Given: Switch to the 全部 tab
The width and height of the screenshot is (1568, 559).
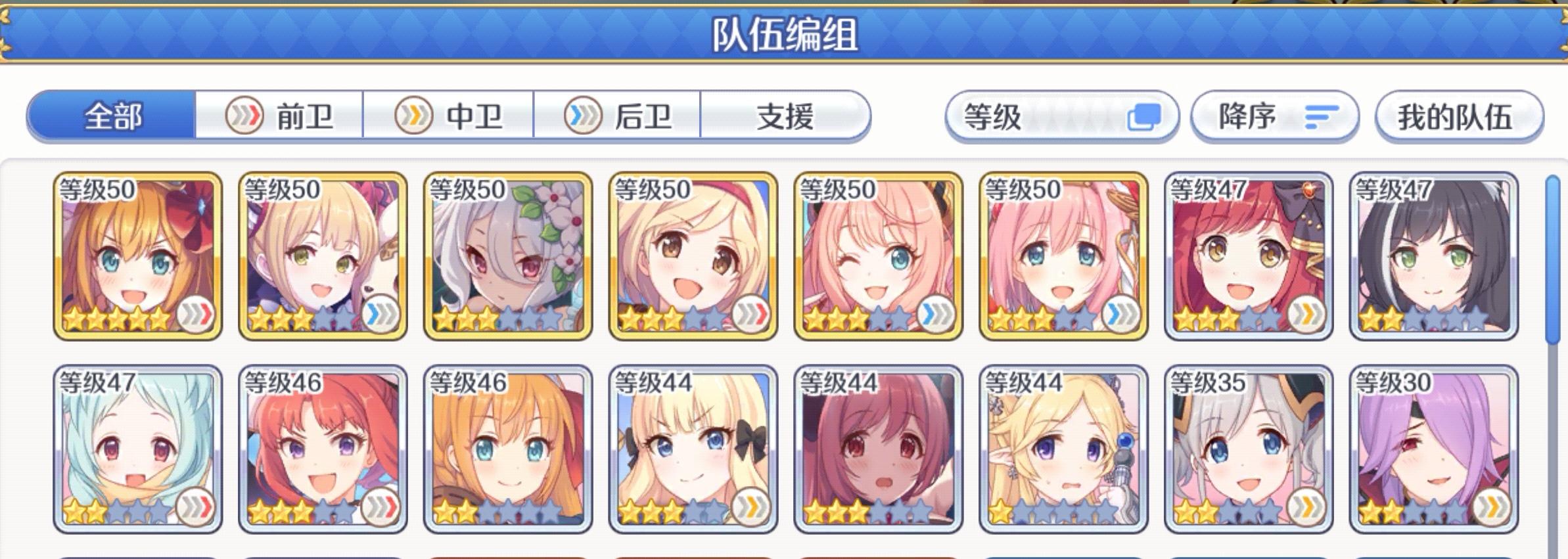Looking at the screenshot, I should click(111, 116).
